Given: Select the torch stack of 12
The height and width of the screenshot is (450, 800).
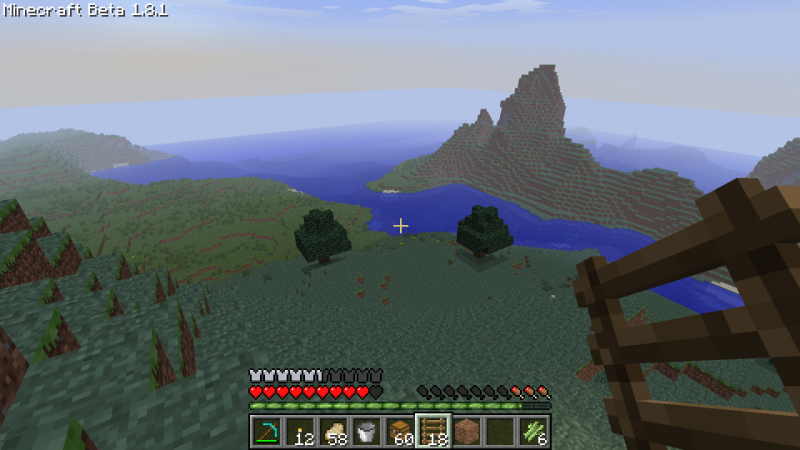Looking at the screenshot, I should [x=299, y=432].
